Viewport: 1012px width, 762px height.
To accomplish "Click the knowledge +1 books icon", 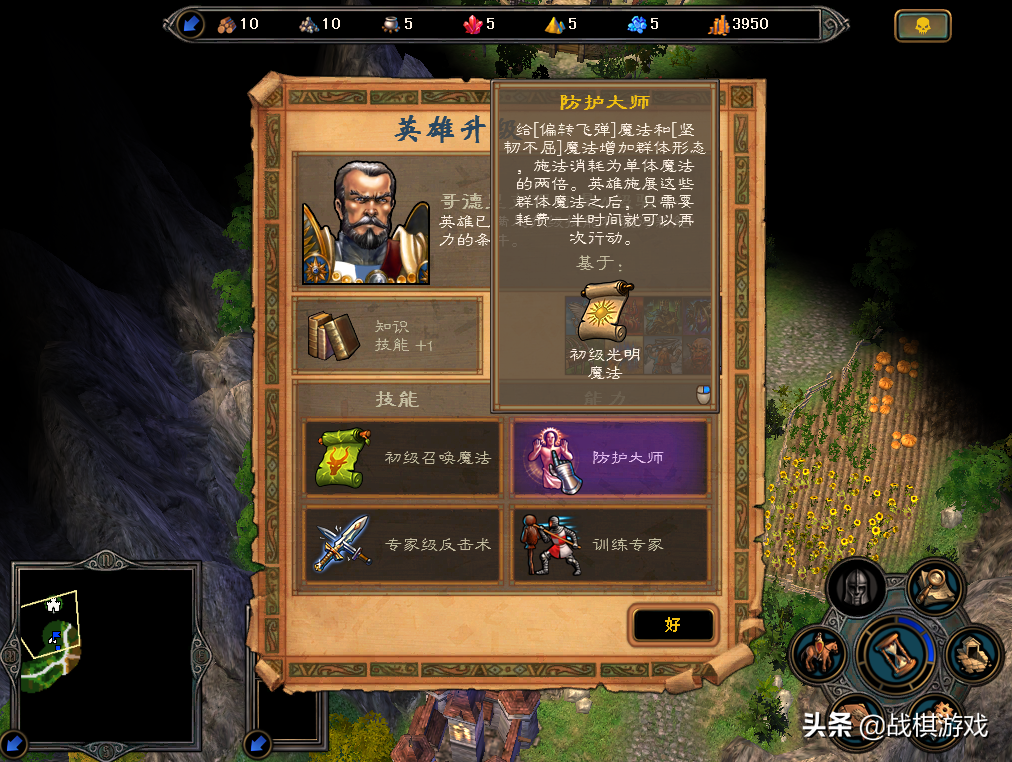I will 333,335.
